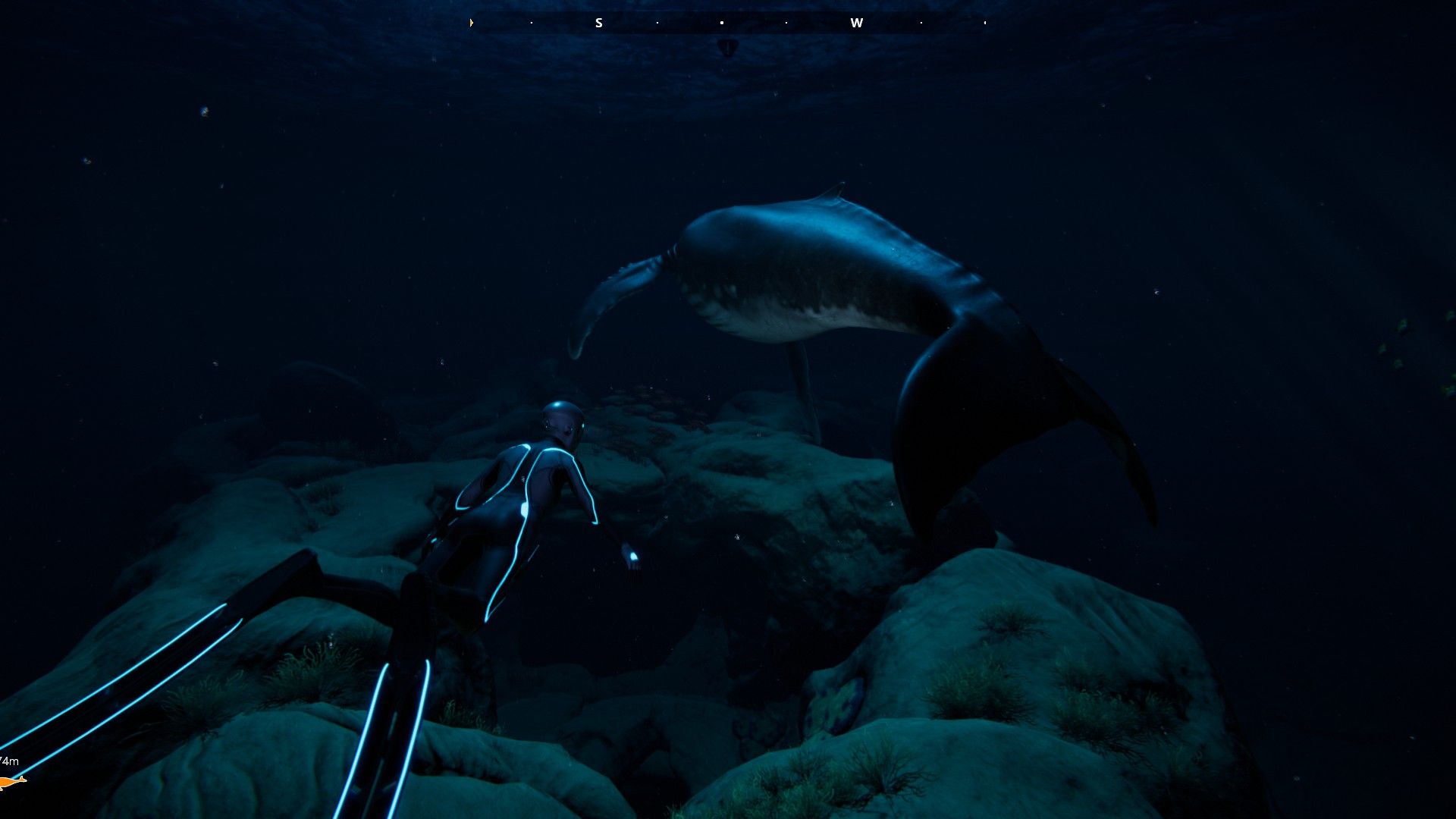Image resolution: width=1456 pixels, height=819 pixels.
Task: Select the yellow arrow marker on the compass
Action: [x=472, y=23]
